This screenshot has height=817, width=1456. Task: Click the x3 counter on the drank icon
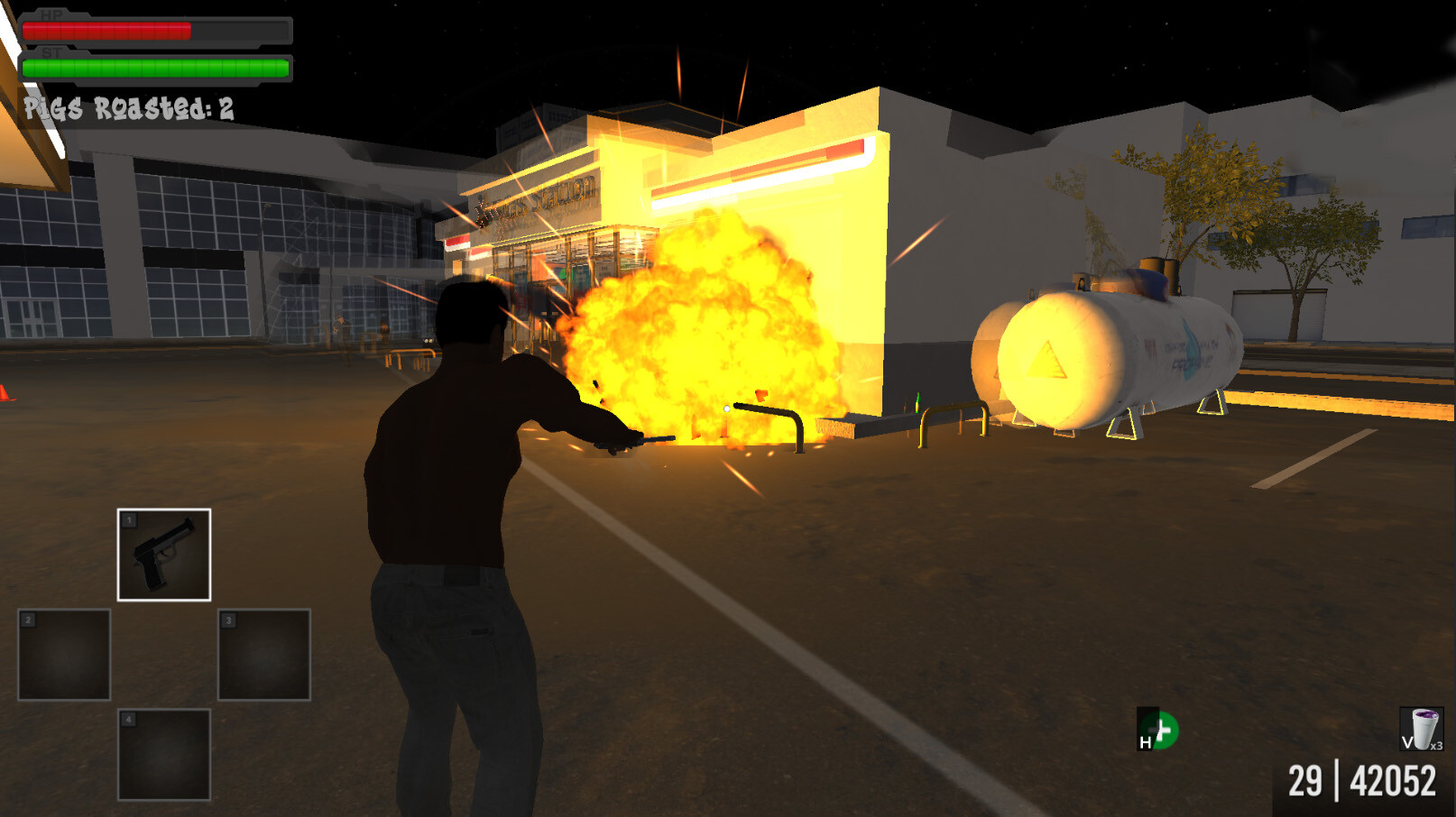(x=1434, y=748)
